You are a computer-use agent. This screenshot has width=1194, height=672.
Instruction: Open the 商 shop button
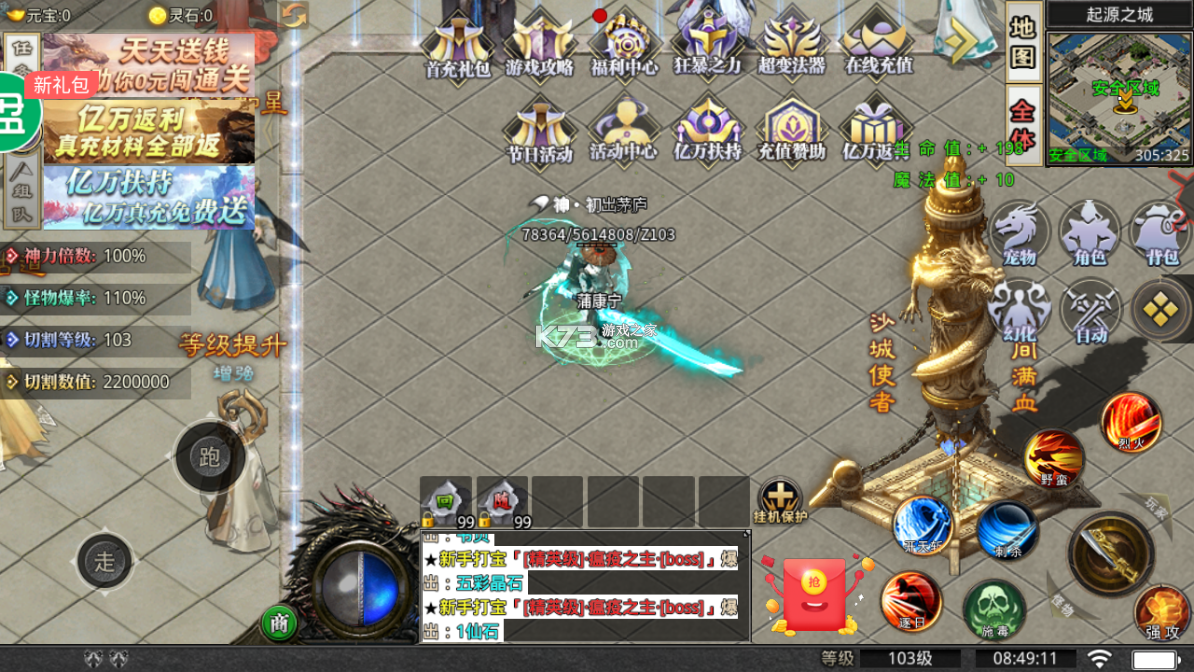click(280, 623)
